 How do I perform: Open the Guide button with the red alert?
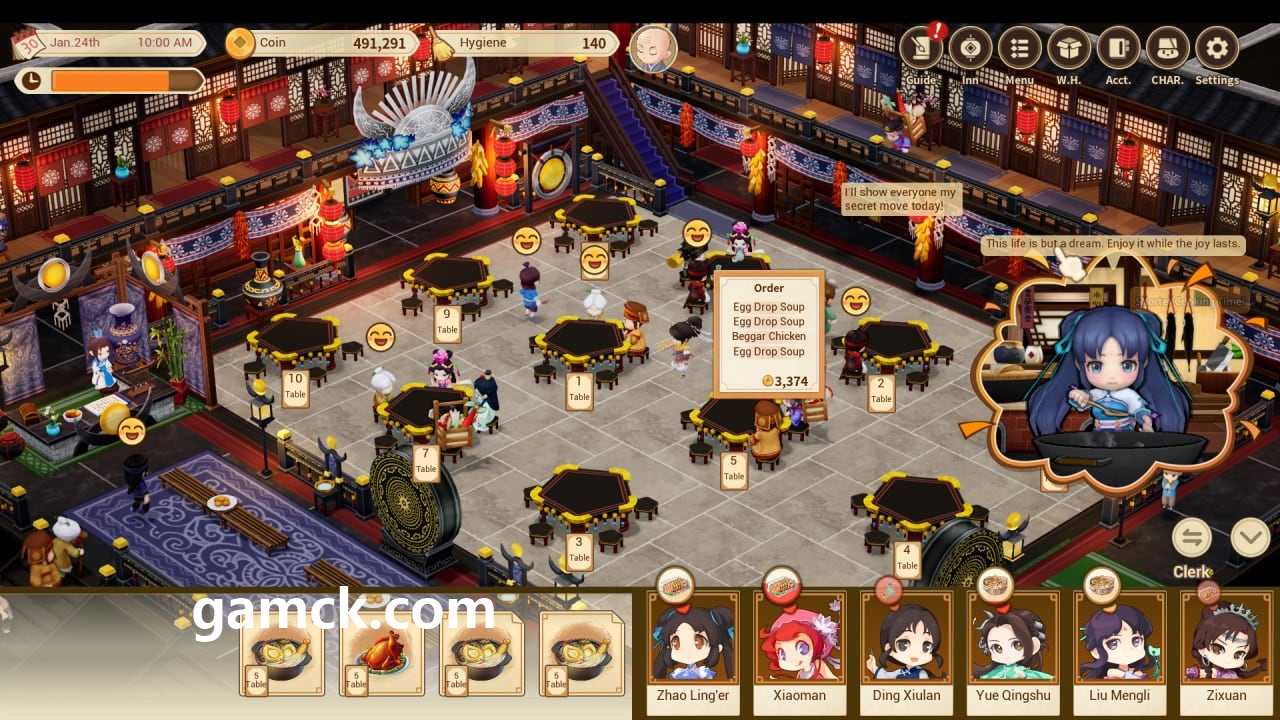coord(921,50)
